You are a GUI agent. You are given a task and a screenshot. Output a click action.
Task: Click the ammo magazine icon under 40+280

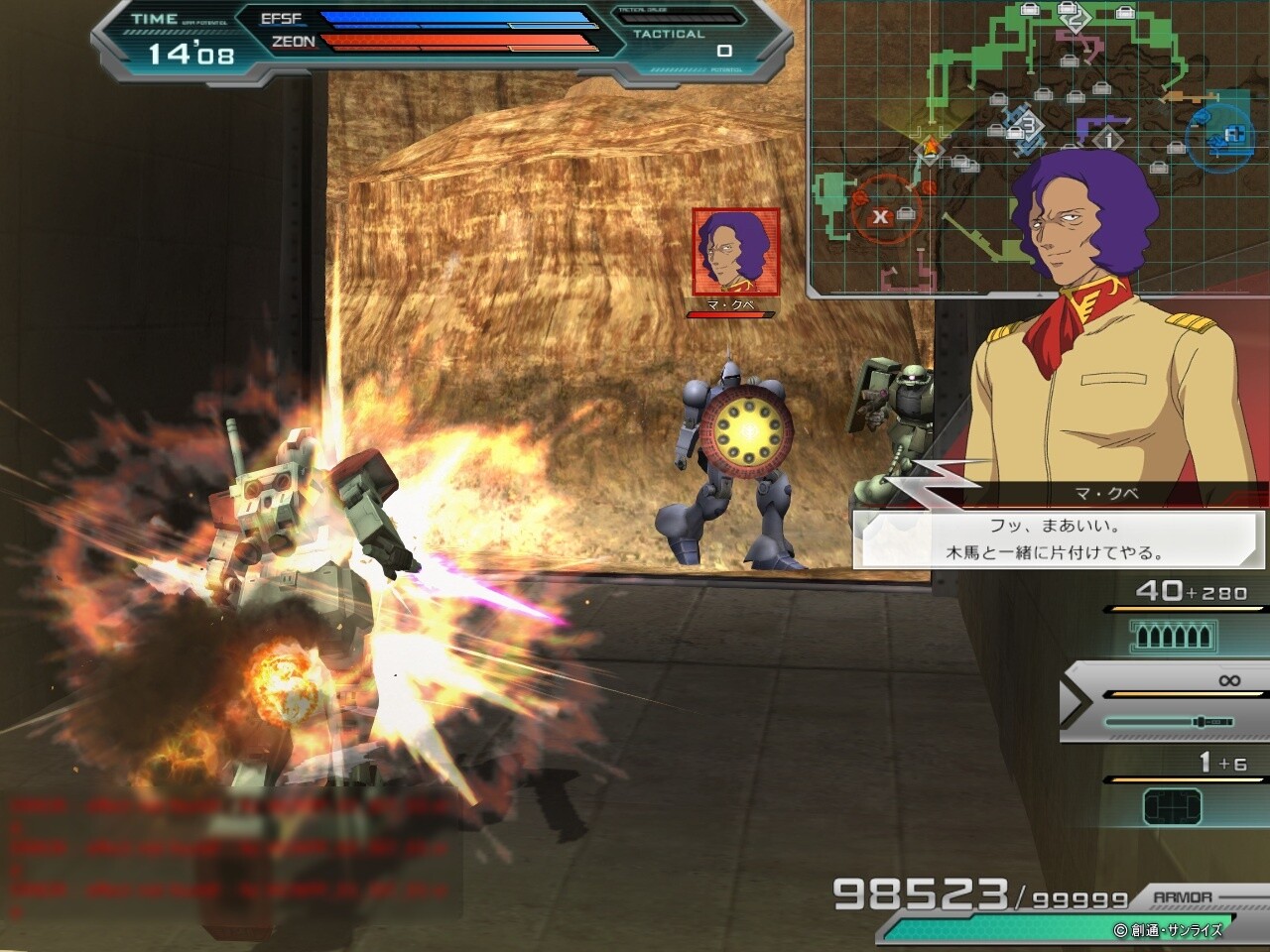point(1173,635)
